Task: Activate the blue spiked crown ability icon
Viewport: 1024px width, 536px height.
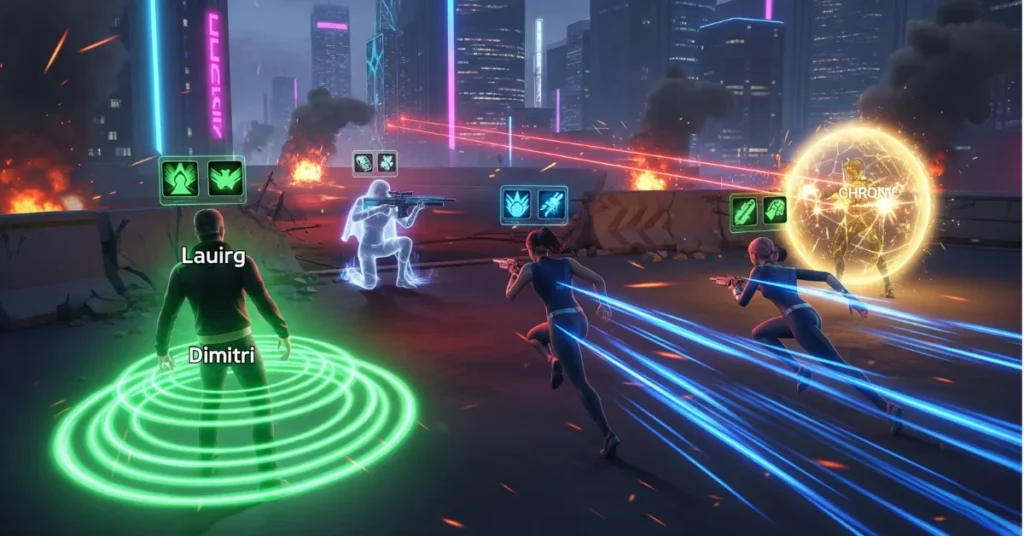Action: click(x=518, y=205)
